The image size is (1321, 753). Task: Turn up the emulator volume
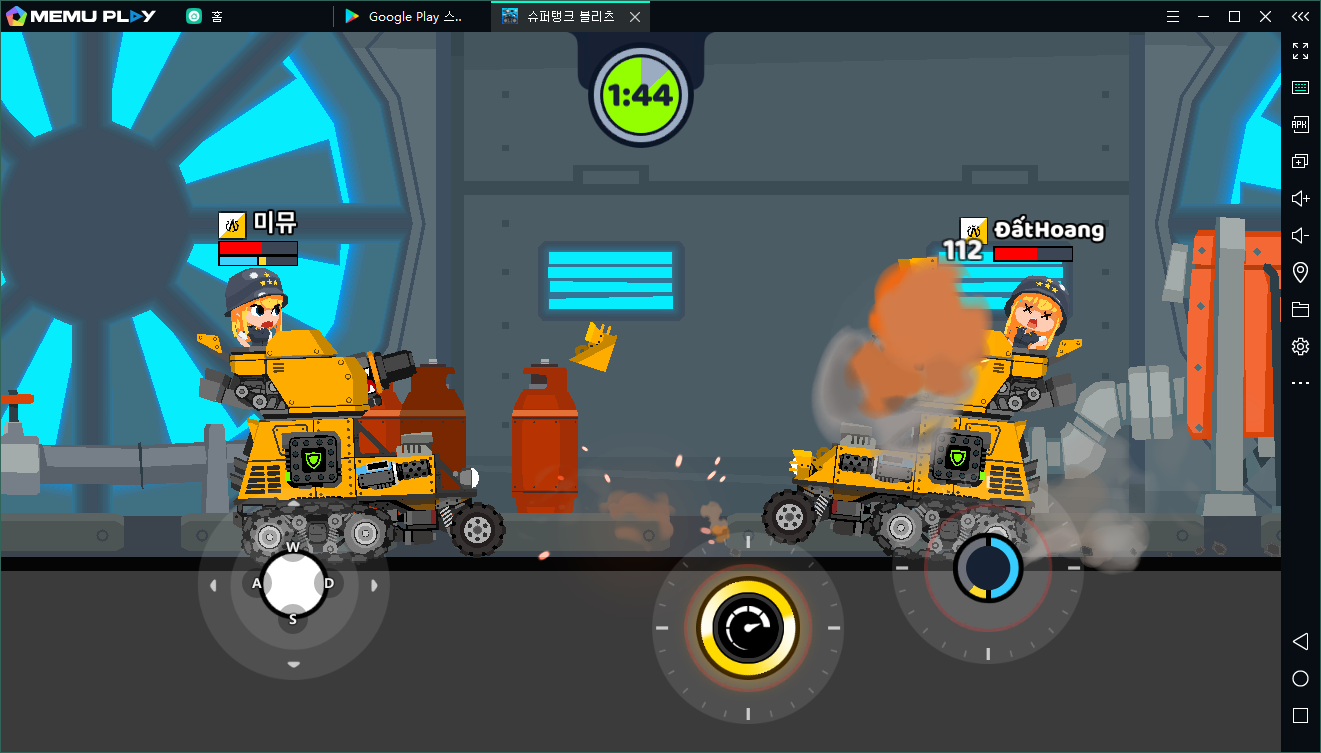tap(1300, 198)
